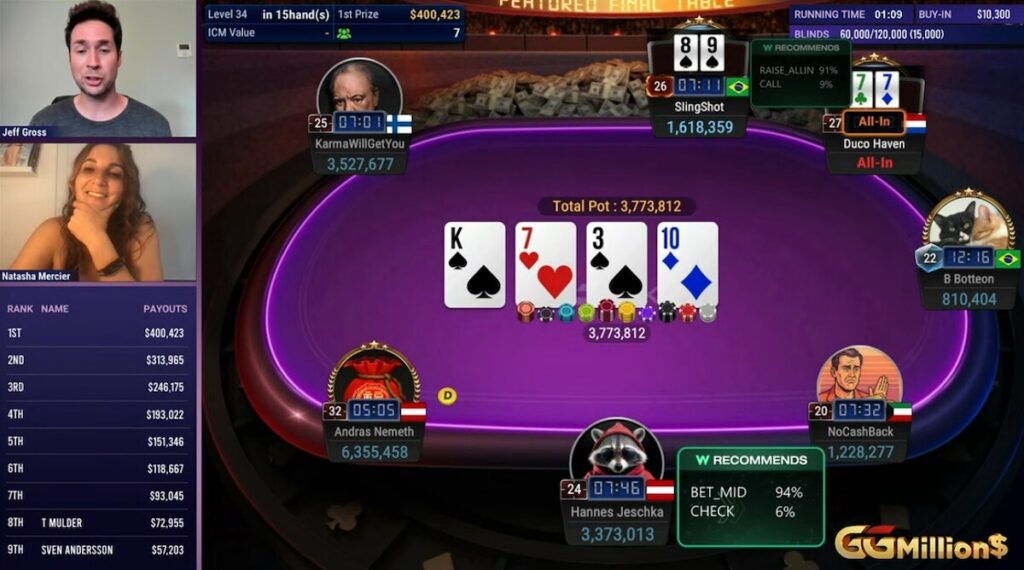Click Duco Haven's pocket sevens
The height and width of the screenshot is (570, 1024).
click(873, 89)
